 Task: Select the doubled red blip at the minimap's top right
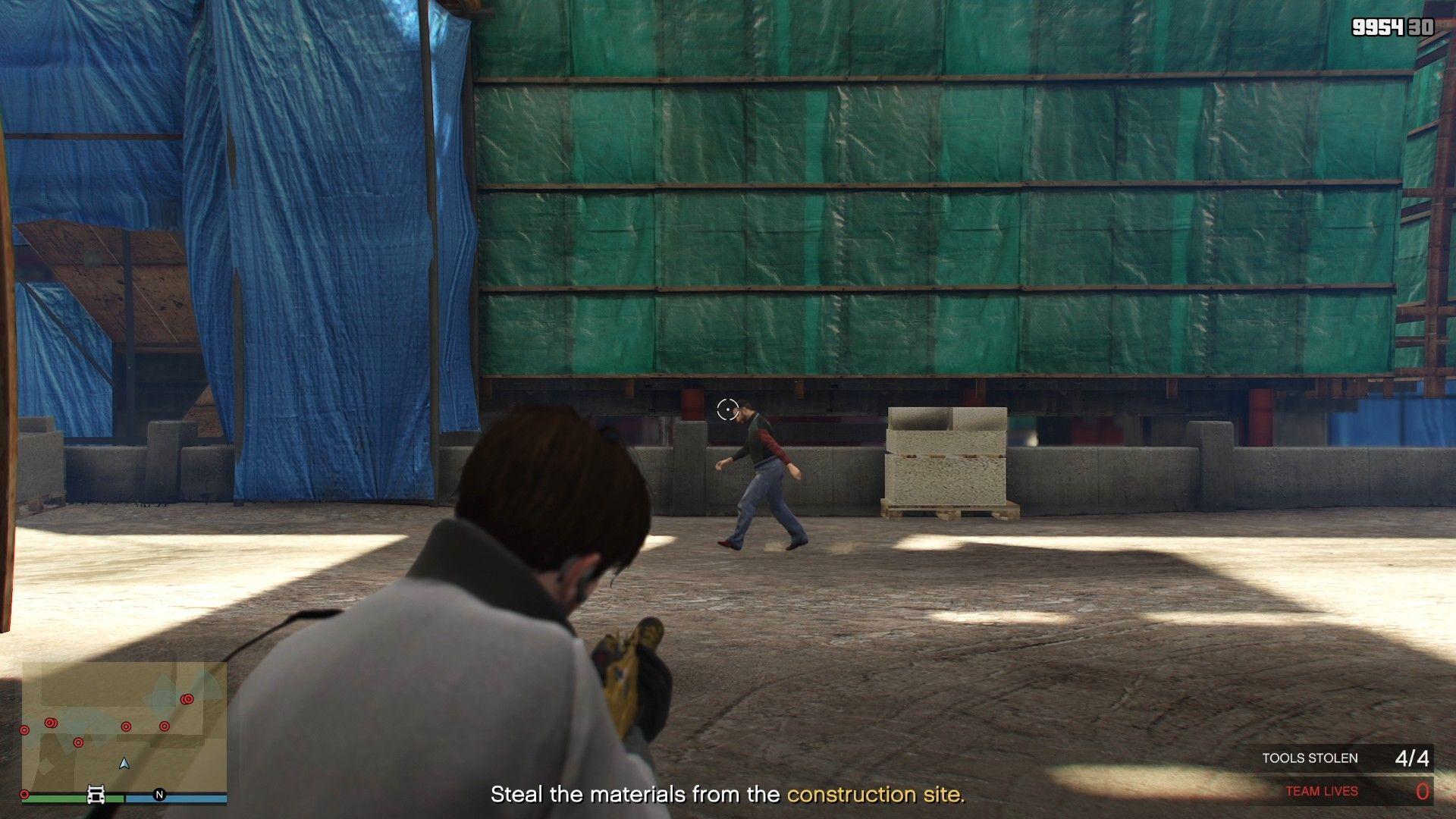click(187, 698)
